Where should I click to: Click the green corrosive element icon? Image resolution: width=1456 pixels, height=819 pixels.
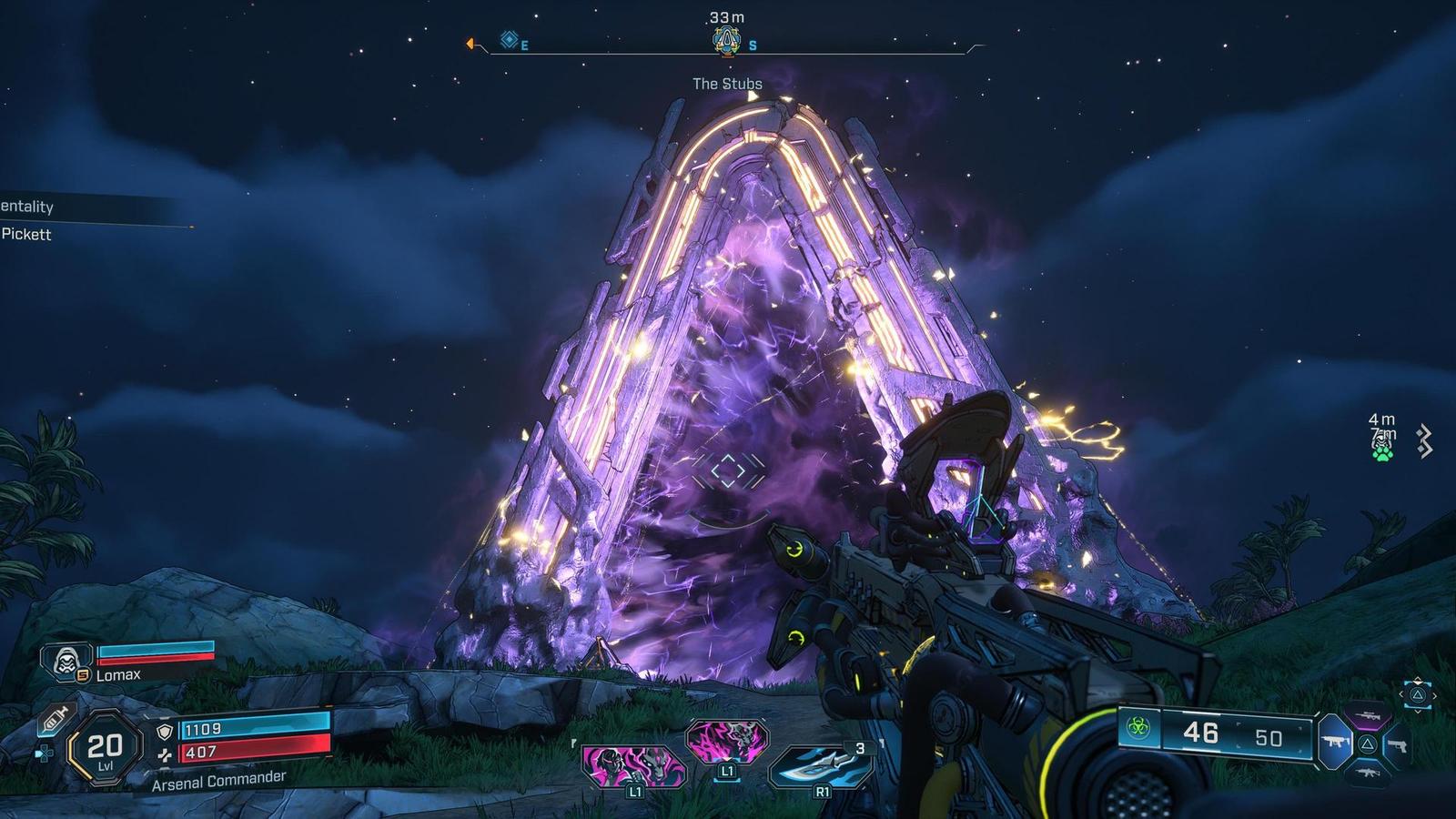1138,727
